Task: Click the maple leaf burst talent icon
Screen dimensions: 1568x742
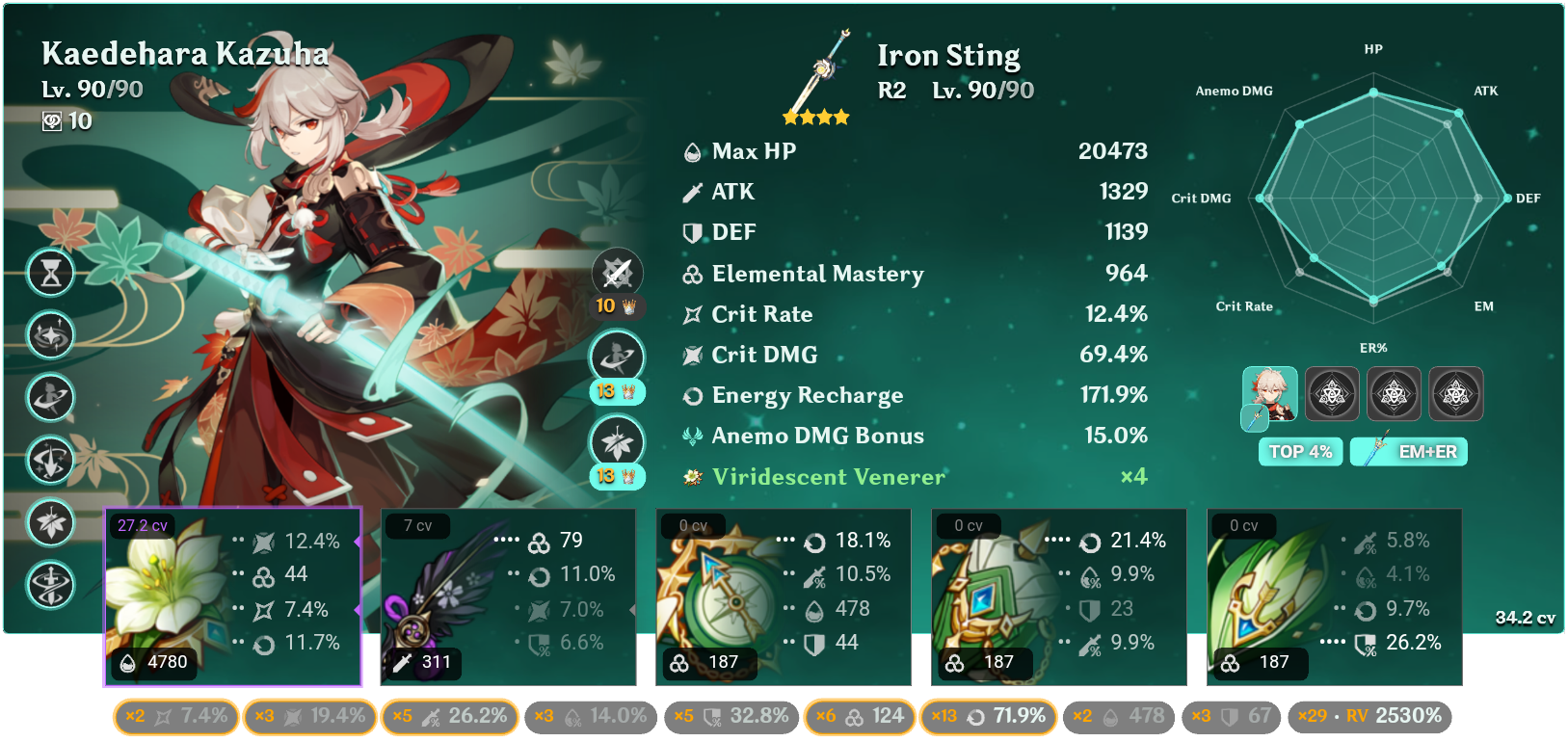Action: (x=617, y=442)
